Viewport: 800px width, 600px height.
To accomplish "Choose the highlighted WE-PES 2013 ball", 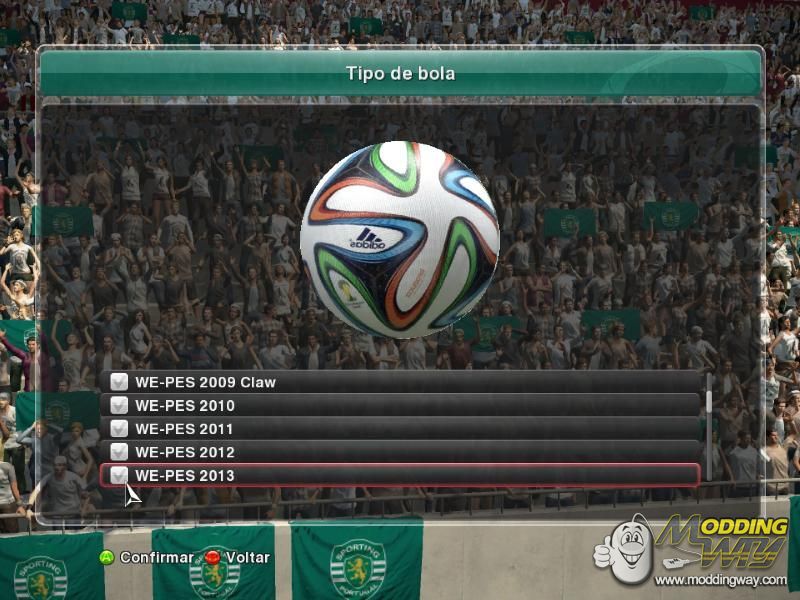I will coord(400,475).
